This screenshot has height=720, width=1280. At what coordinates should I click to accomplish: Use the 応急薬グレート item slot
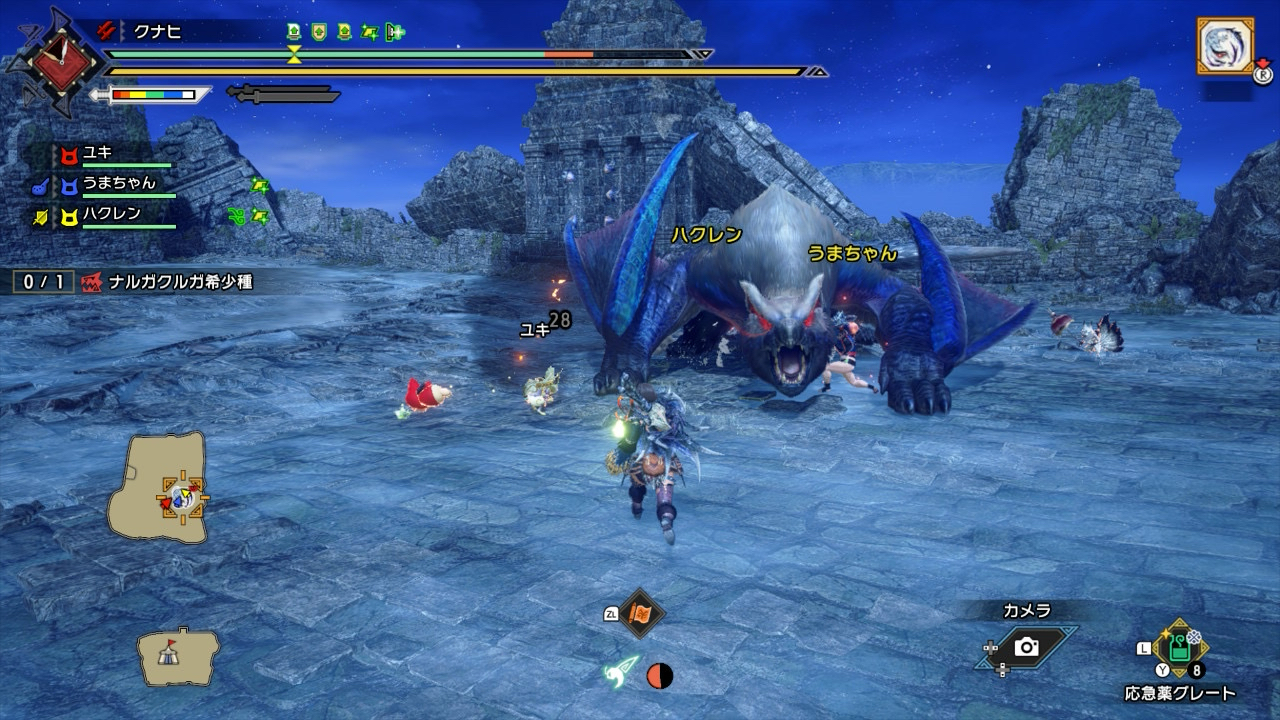click(x=1180, y=650)
